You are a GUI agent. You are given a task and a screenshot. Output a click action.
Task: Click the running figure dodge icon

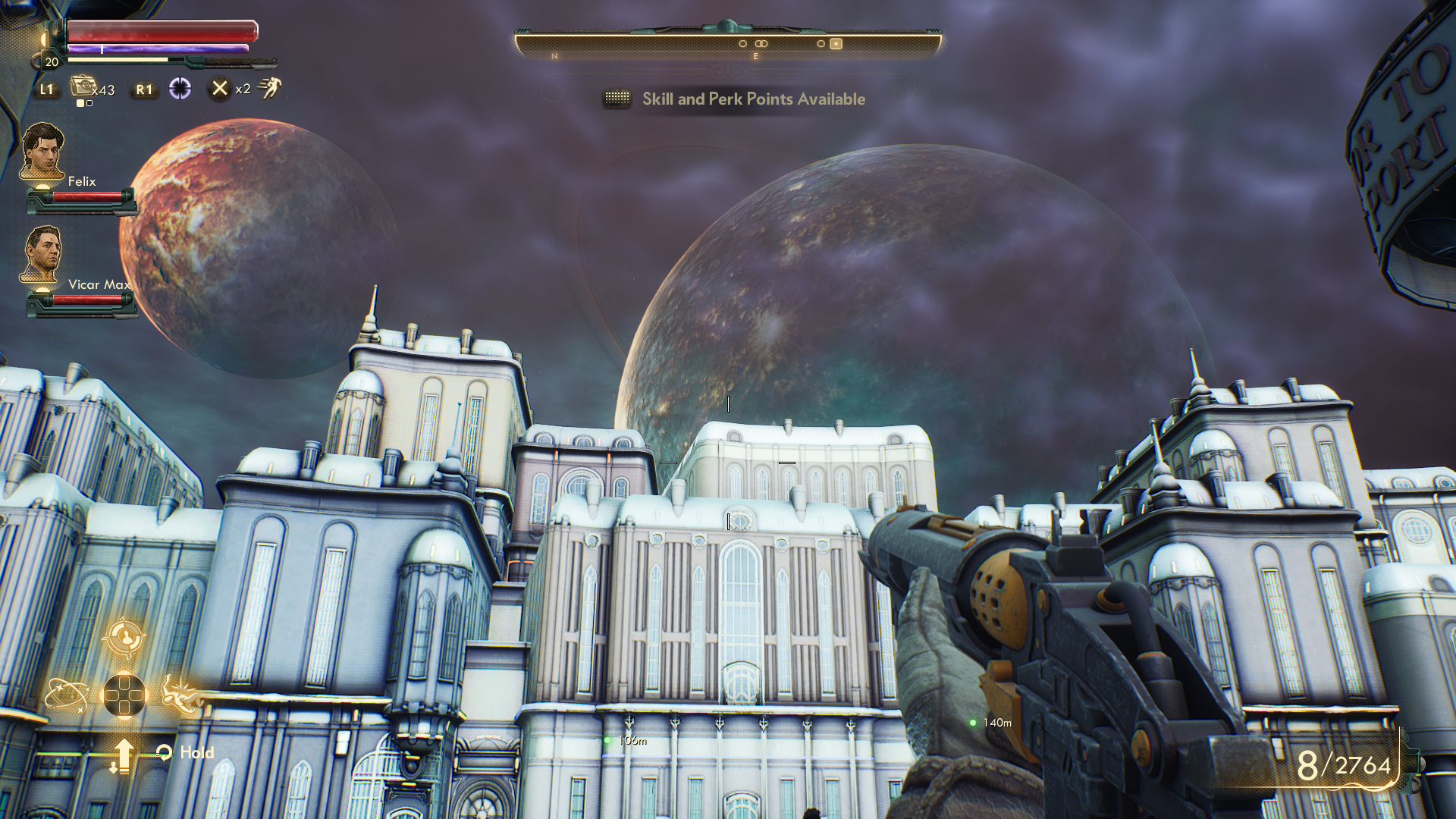tap(269, 88)
